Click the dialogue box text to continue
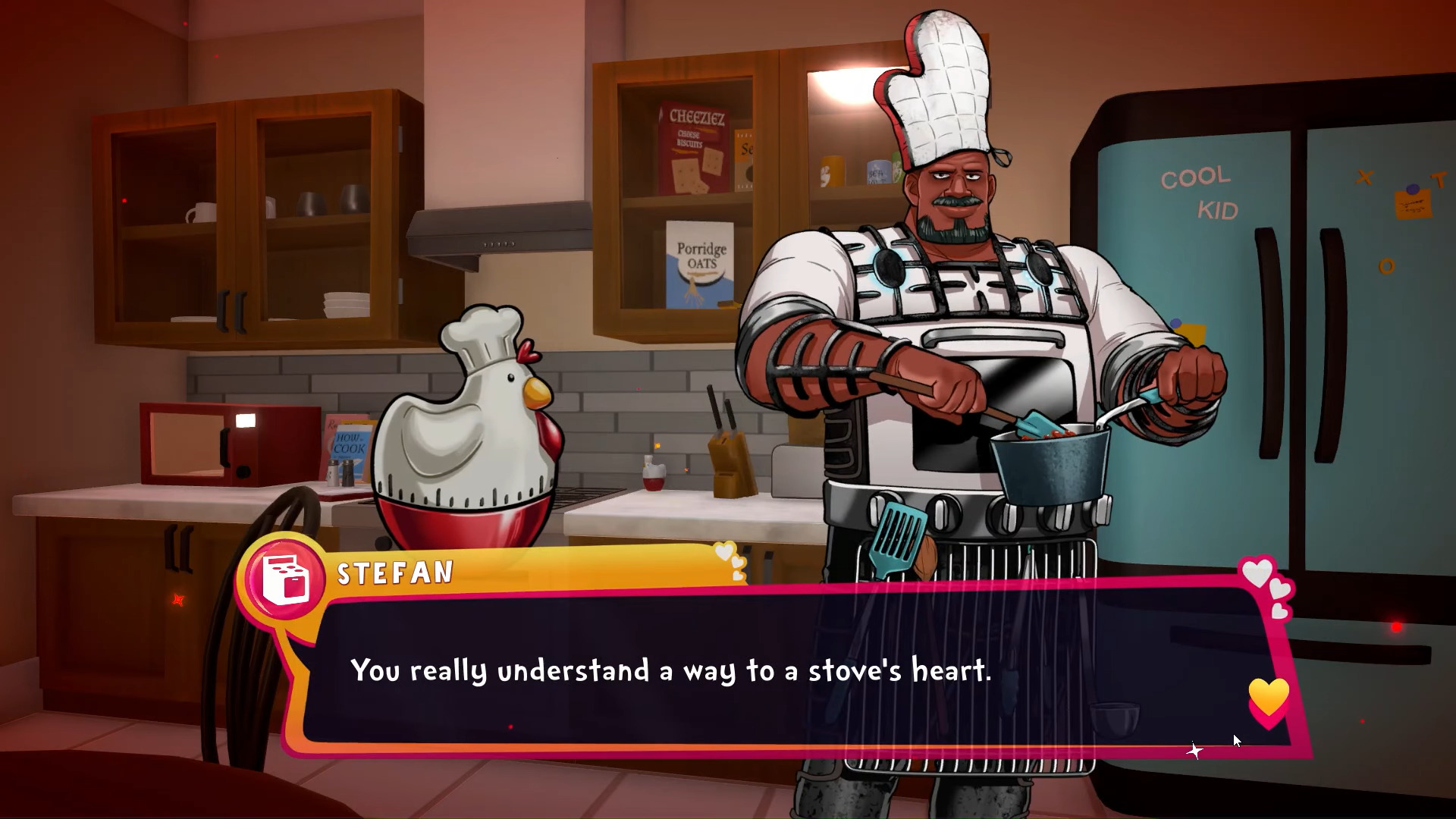This screenshot has width=1456, height=819. tap(670, 670)
